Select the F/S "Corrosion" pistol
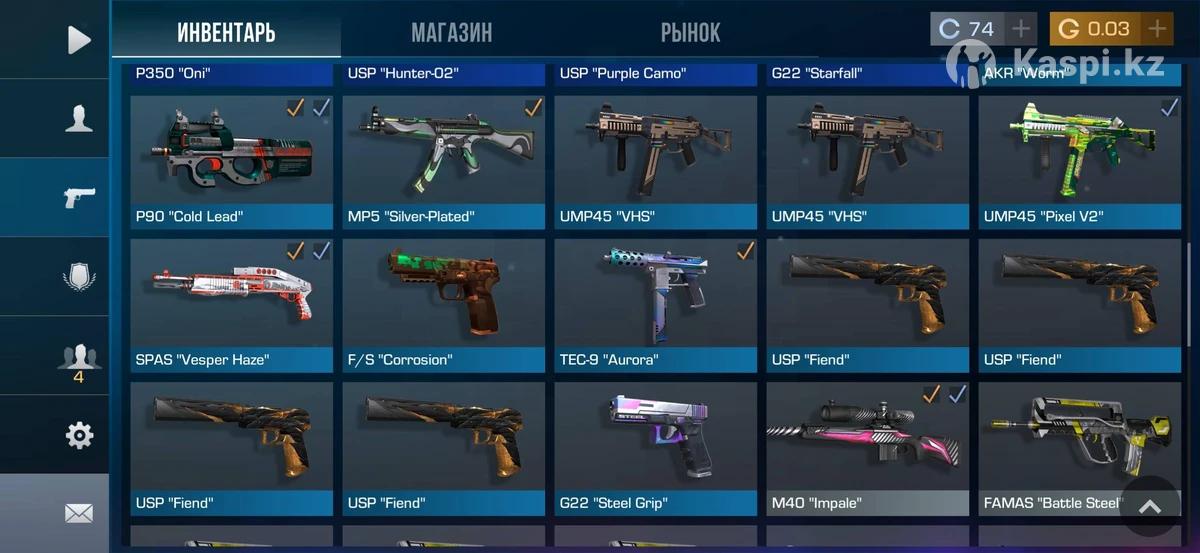The height and width of the screenshot is (553, 1200). (x=443, y=305)
